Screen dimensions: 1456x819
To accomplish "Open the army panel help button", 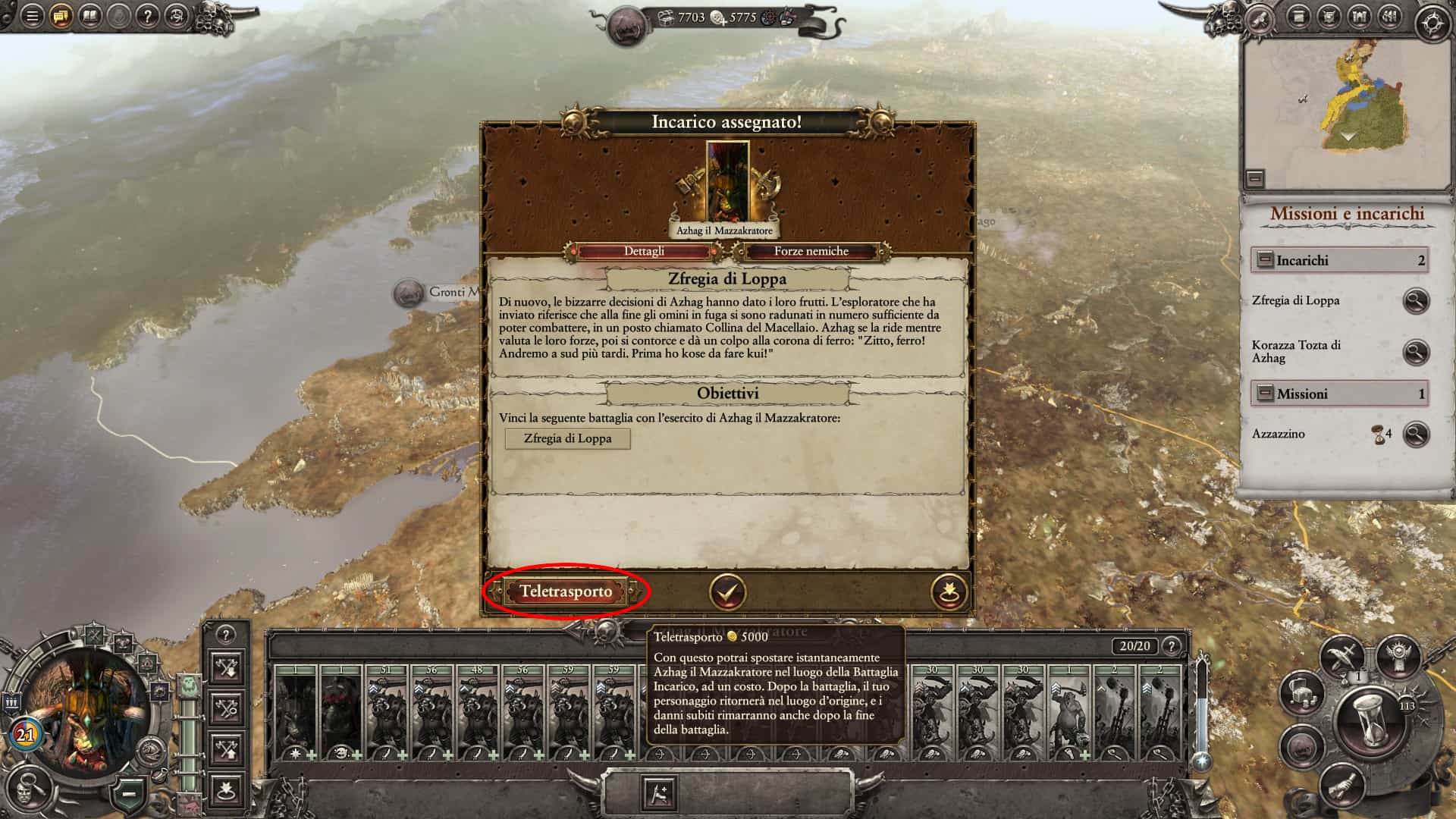I will [x=1172, y=646].
